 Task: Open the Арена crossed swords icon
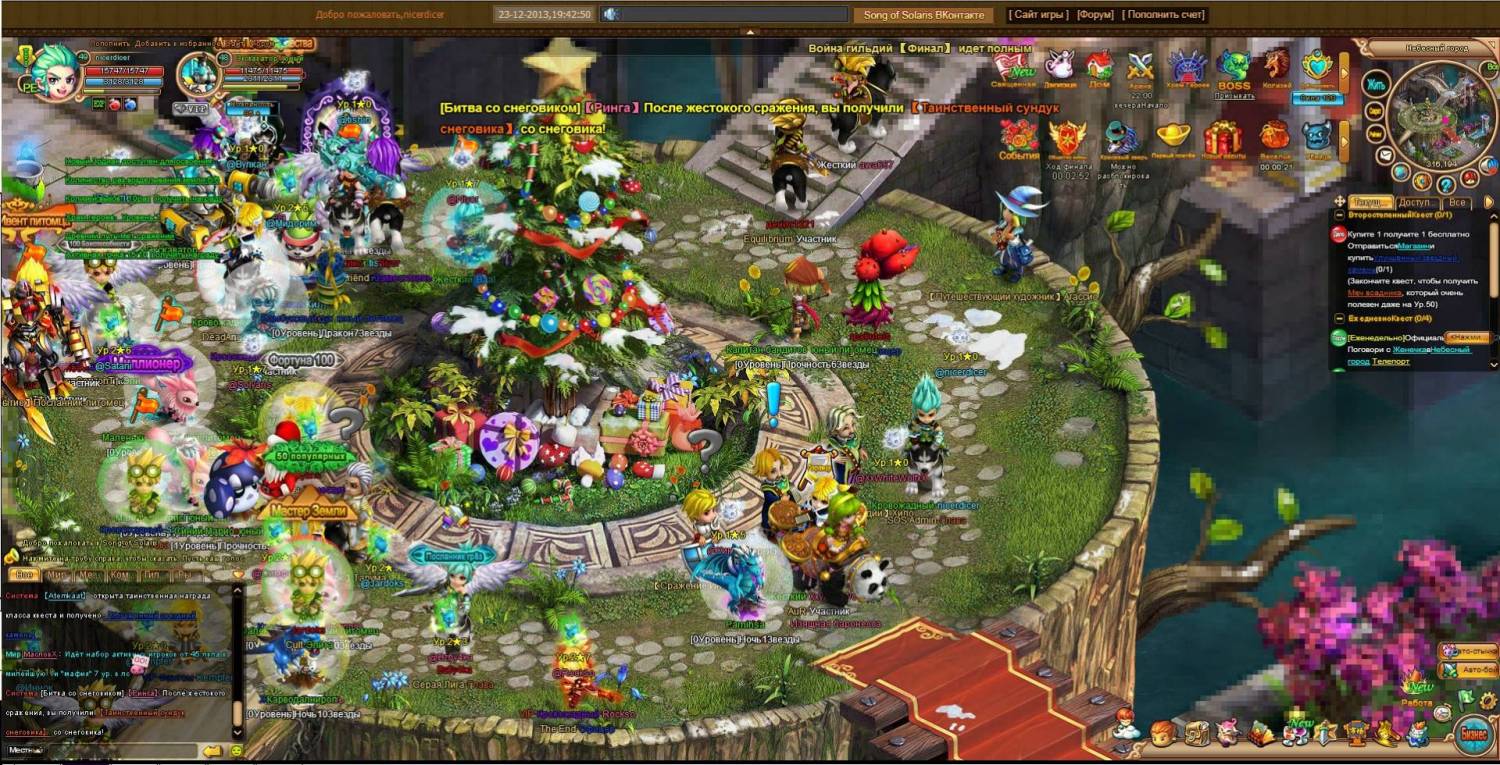pyautogui.click(x=1141, y=68)
